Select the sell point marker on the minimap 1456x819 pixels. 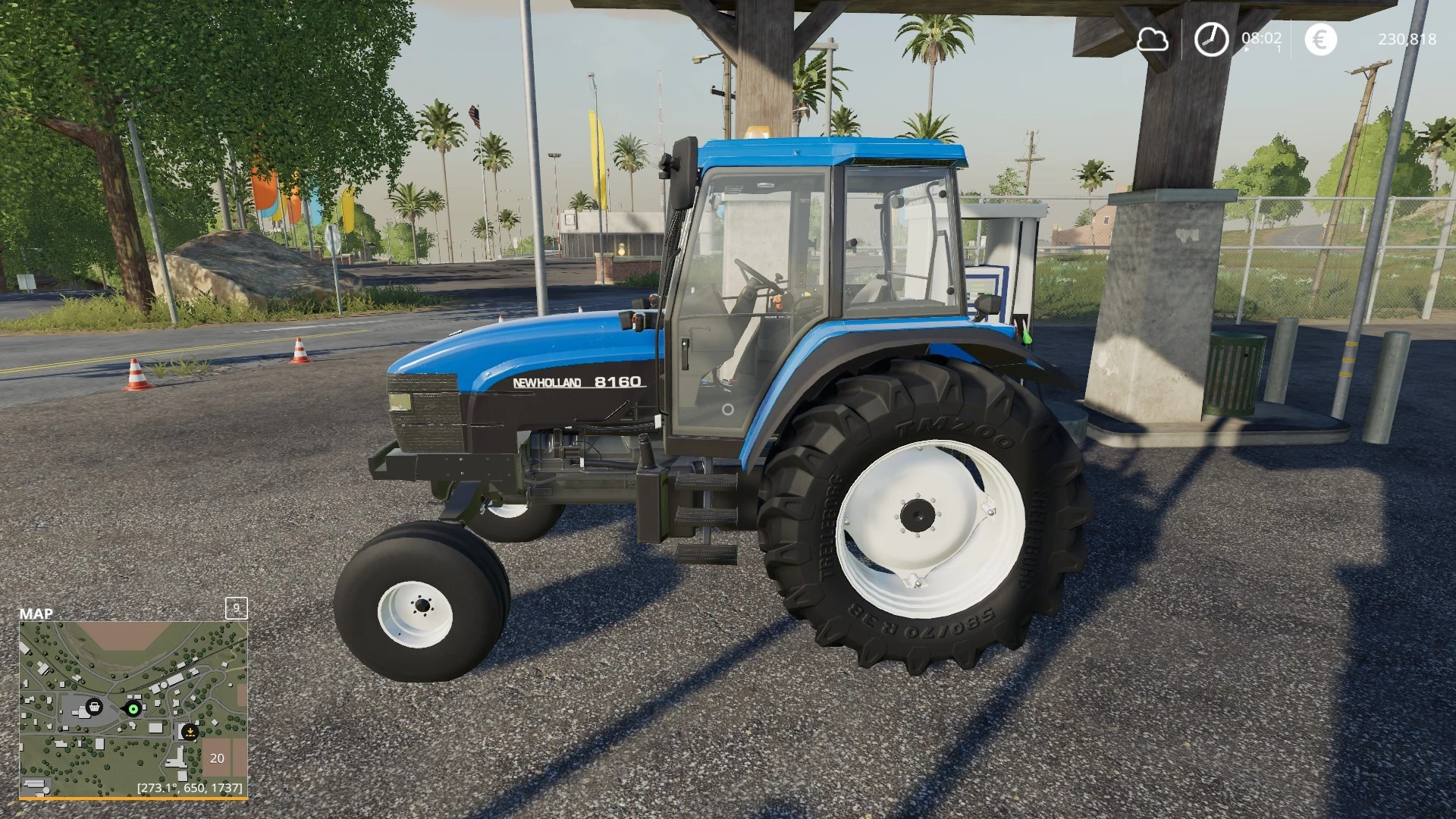pos(190,732)
